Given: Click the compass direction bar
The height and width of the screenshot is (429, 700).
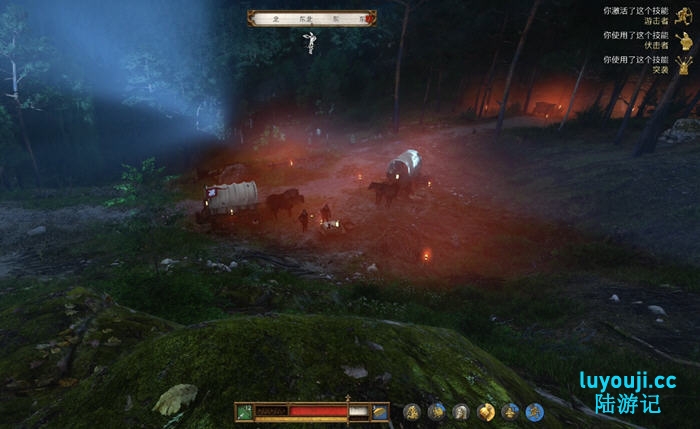Looking at the screenshot, I should (x=312, y=17).
